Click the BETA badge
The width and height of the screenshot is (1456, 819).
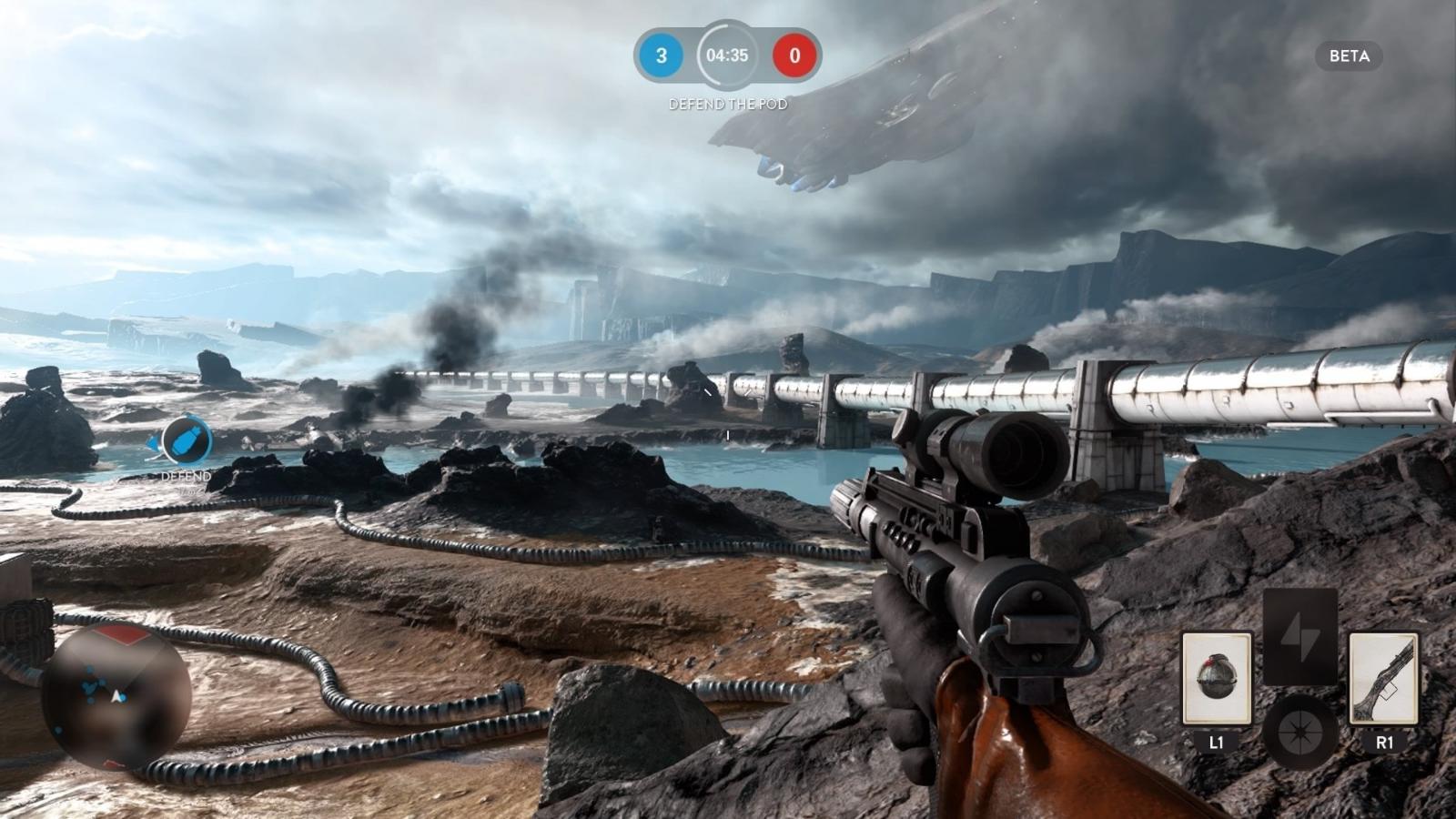1349,56
